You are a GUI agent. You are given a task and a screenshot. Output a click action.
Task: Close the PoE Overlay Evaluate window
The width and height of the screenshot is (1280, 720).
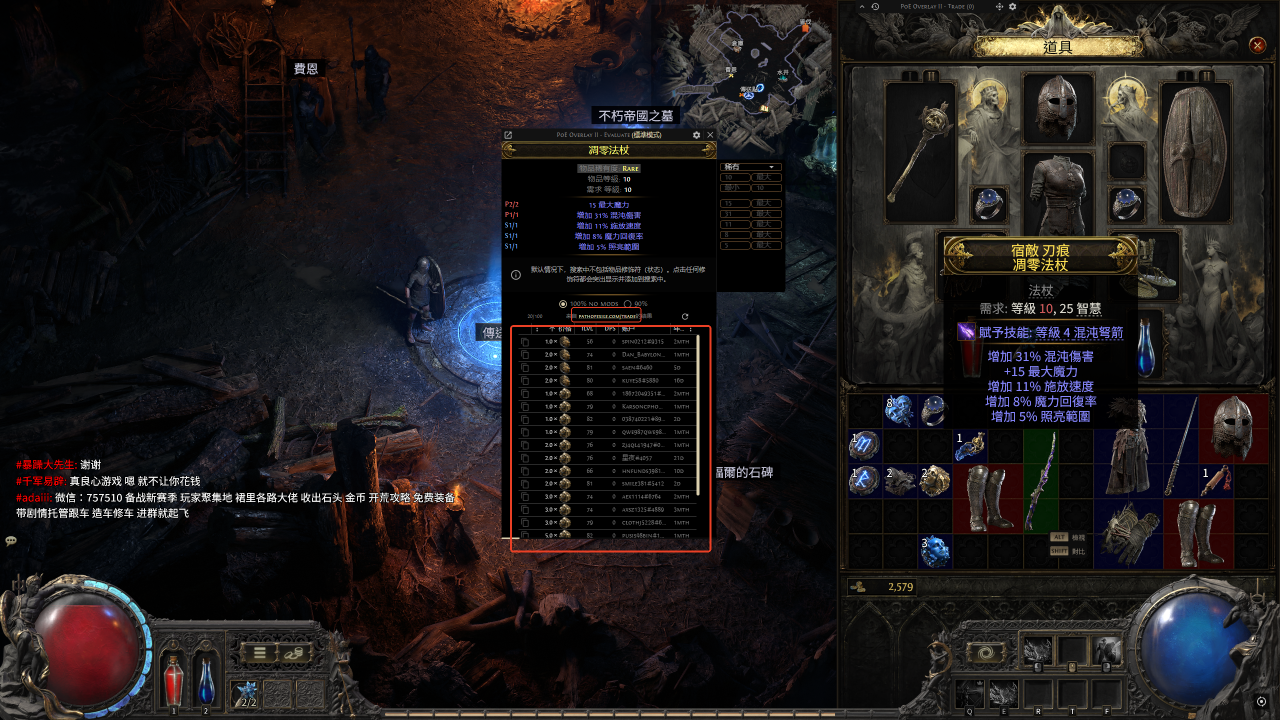(710, 135)
